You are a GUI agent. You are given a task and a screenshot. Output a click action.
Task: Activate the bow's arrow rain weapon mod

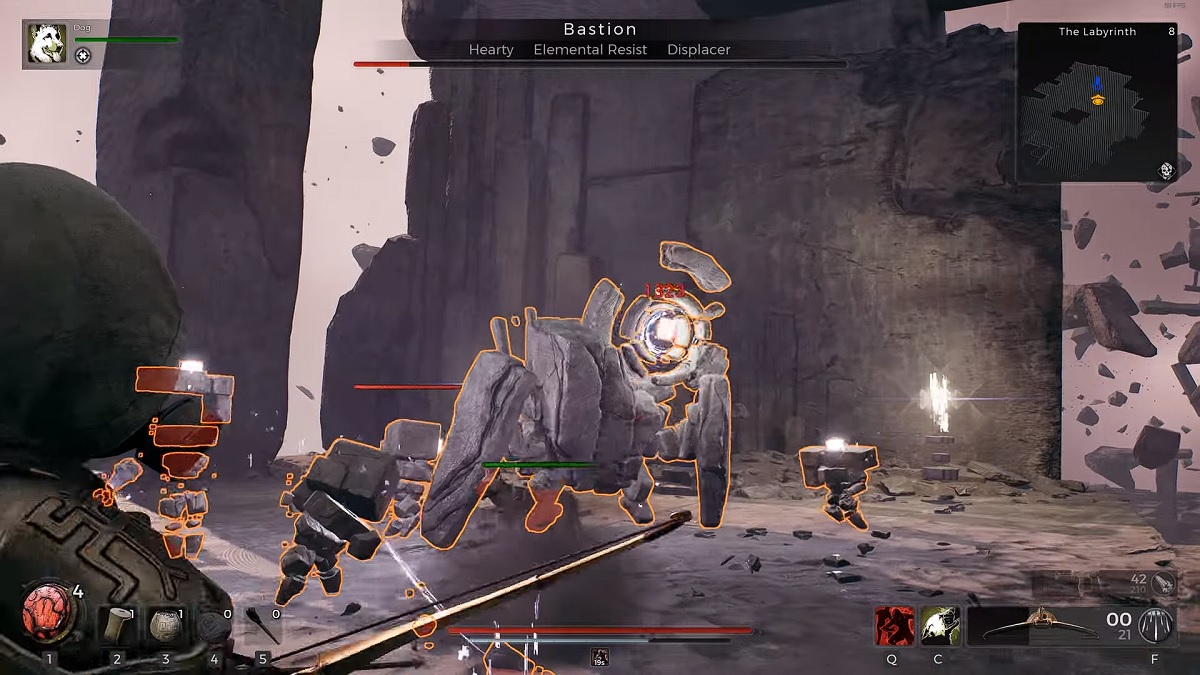(x=1156, y=626)
